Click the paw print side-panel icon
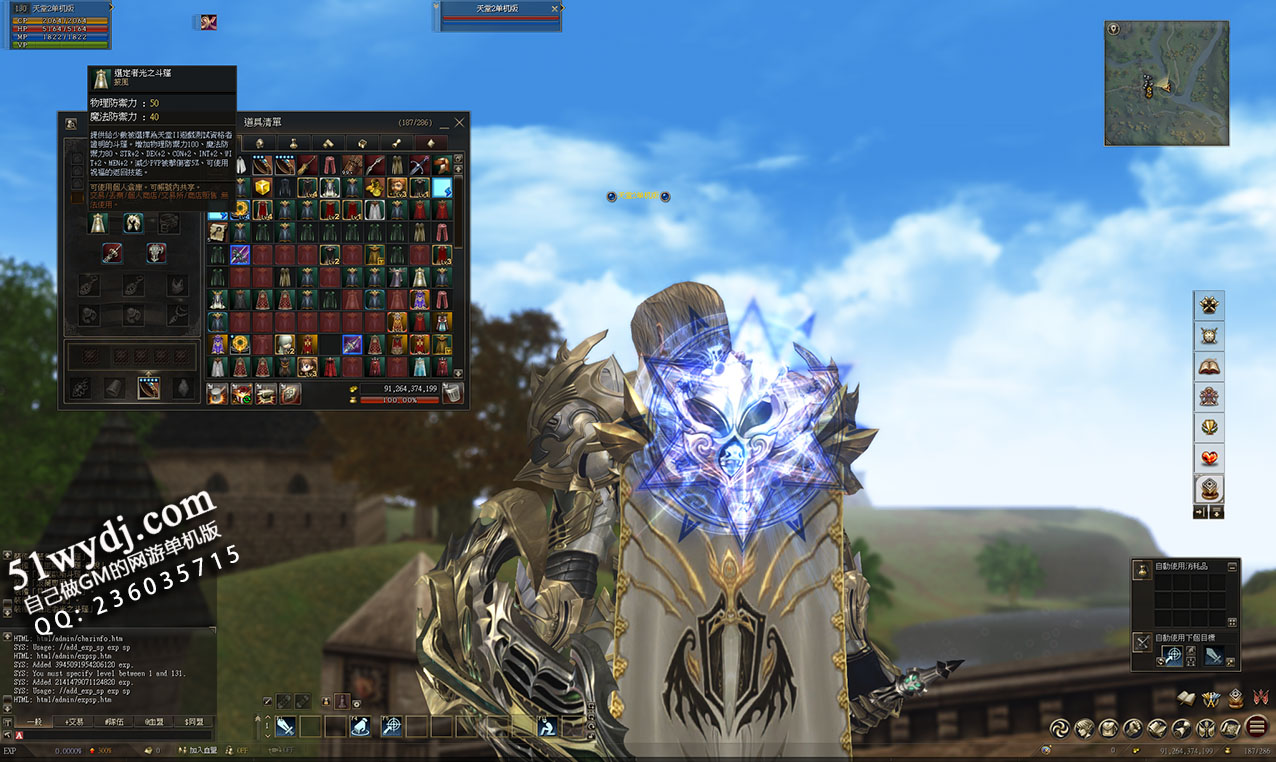Image resolution: width=1276 pixels, height=762 pixels. pyautogui.click(x=1210, y=305)
